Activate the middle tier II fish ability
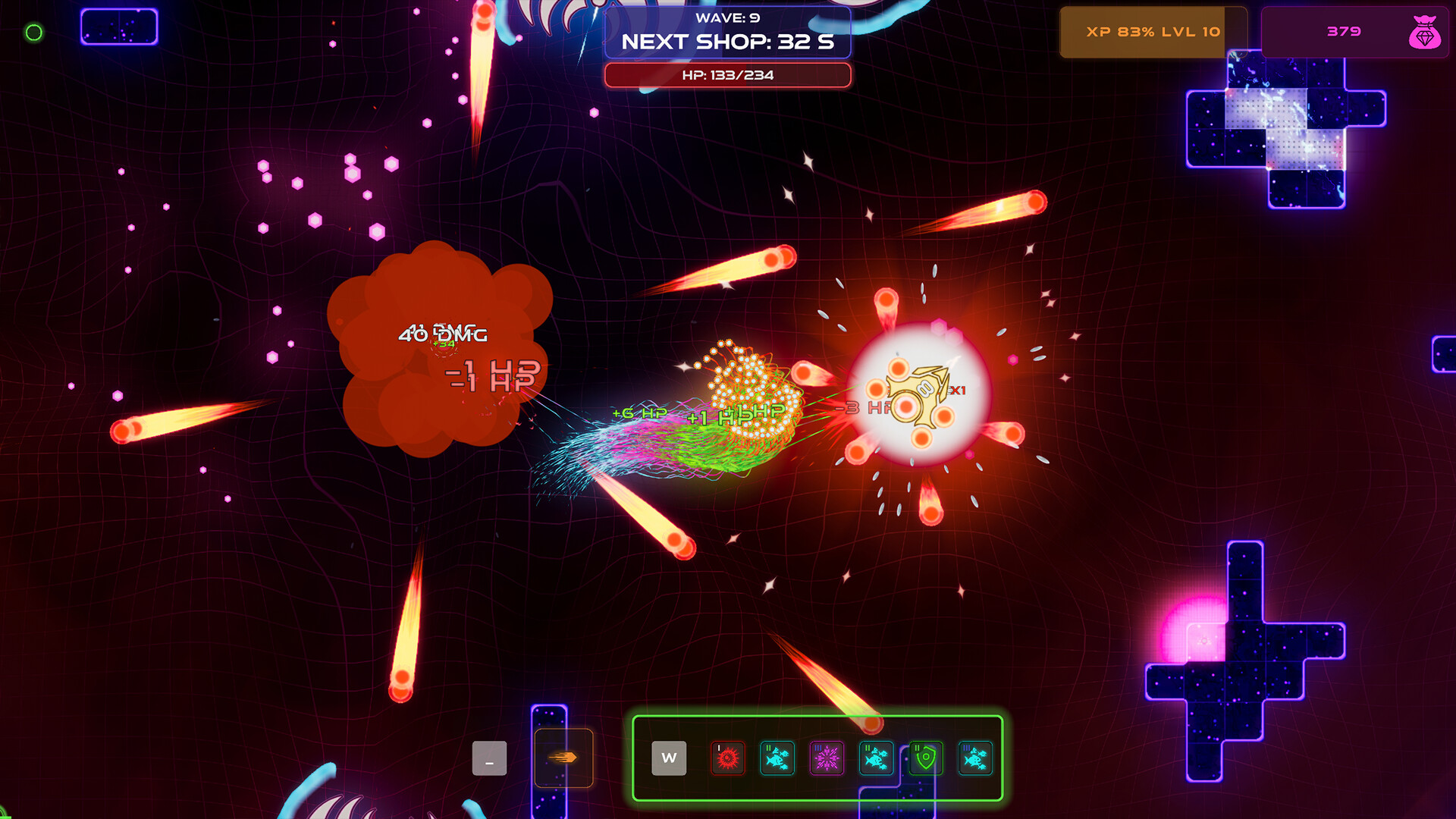This screenshot has height=819, width=1456. coord(877,758)
